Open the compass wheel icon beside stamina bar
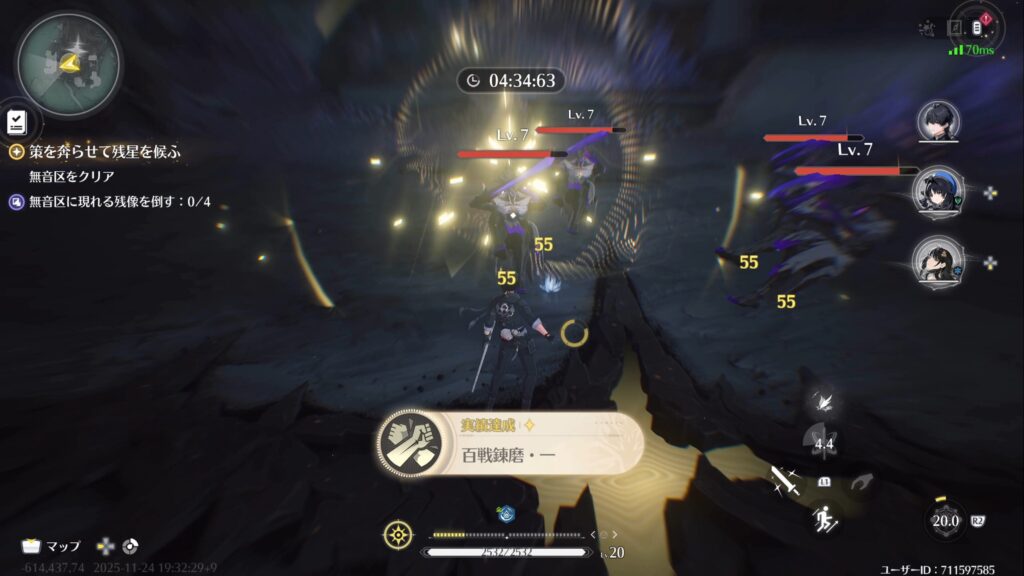 [398, 535]
